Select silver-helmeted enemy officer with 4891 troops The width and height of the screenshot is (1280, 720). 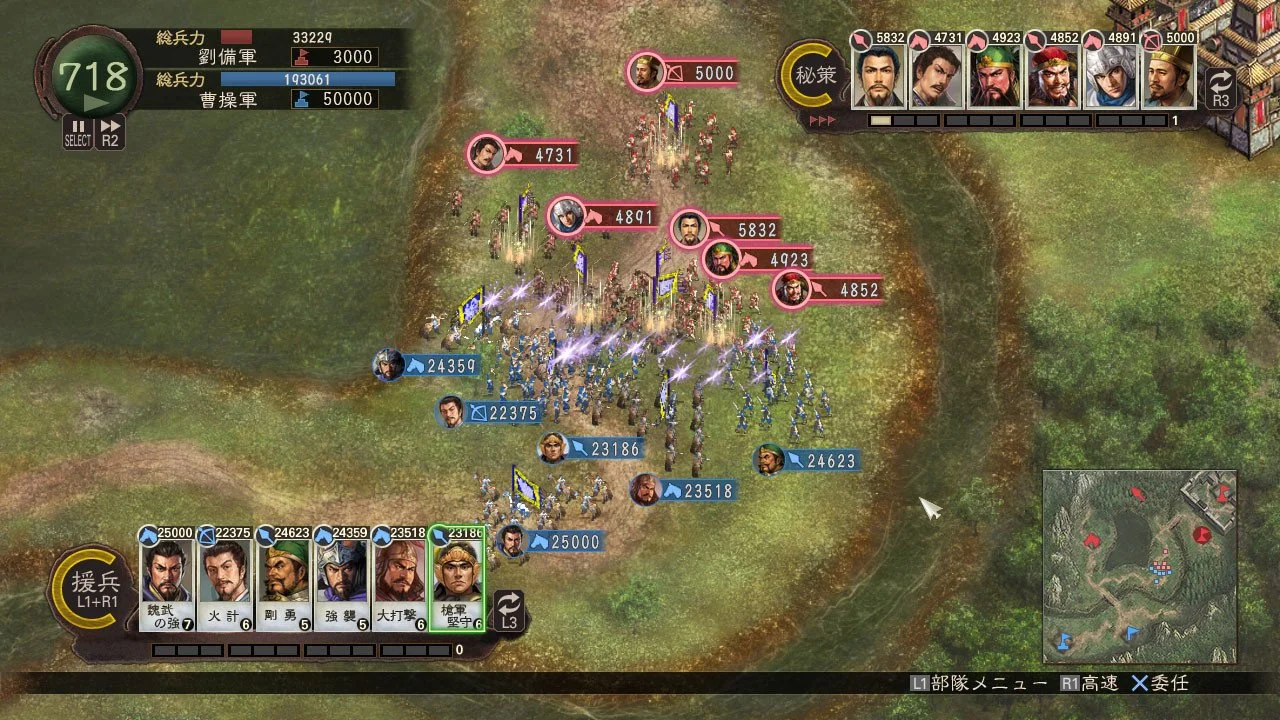click(1111, 76)
